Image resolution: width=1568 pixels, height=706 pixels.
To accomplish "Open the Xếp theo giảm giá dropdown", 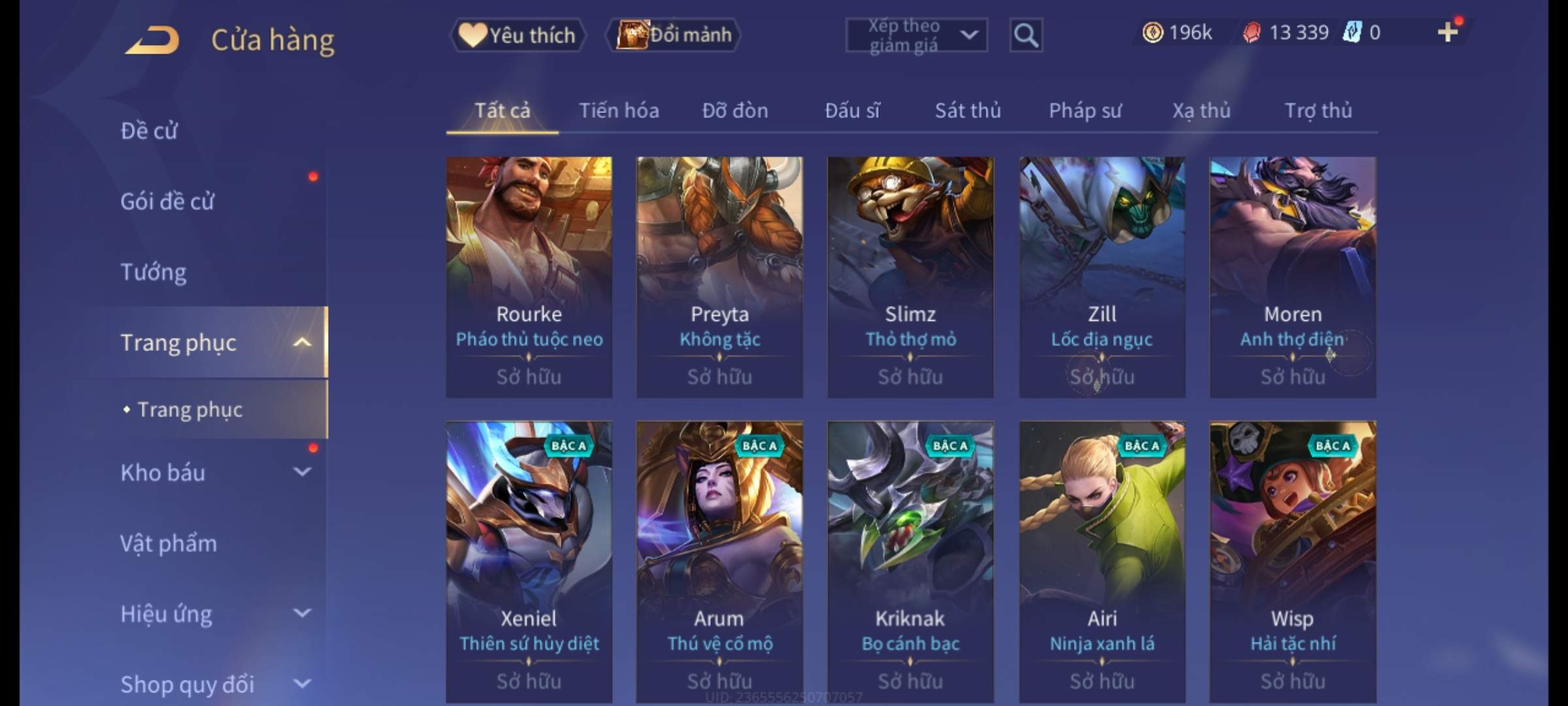I will [x=916, y=35].
